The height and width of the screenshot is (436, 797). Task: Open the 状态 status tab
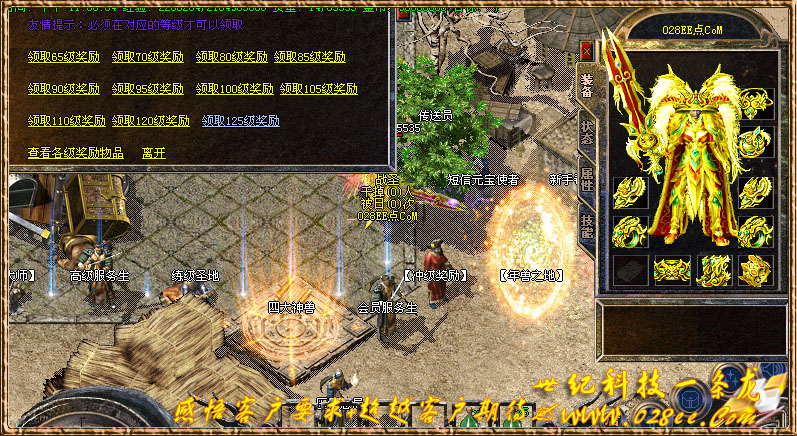pyautogui.click(x=586, y=132)
